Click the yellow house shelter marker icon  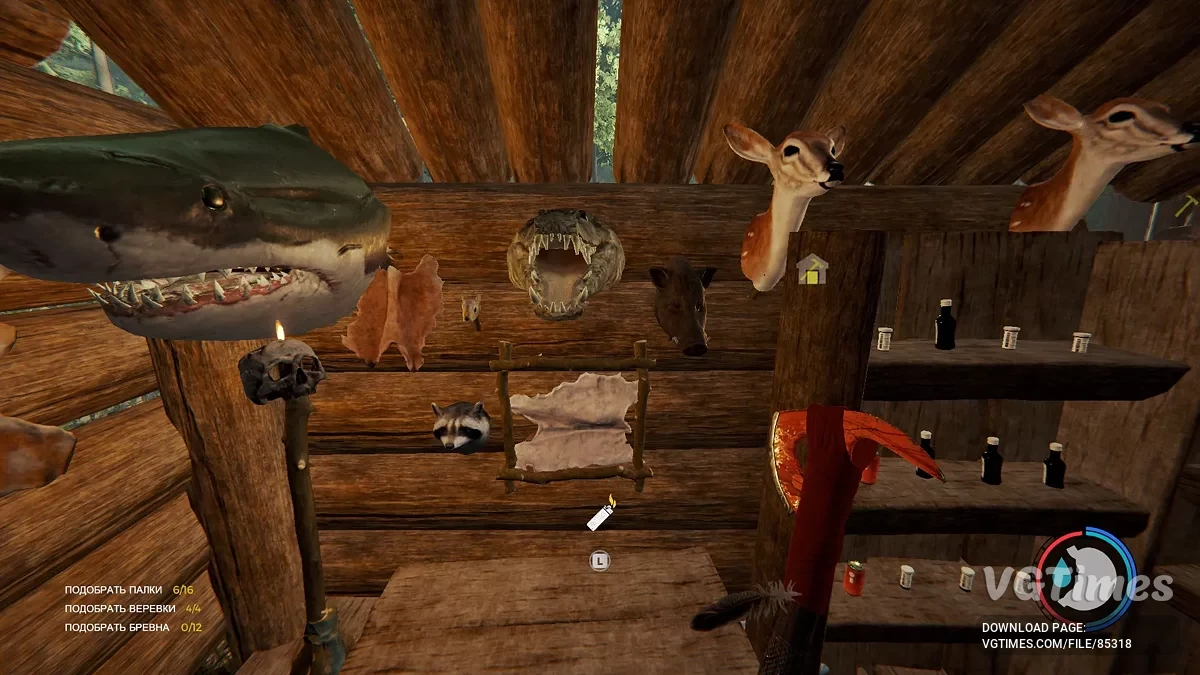coord(812,269)
